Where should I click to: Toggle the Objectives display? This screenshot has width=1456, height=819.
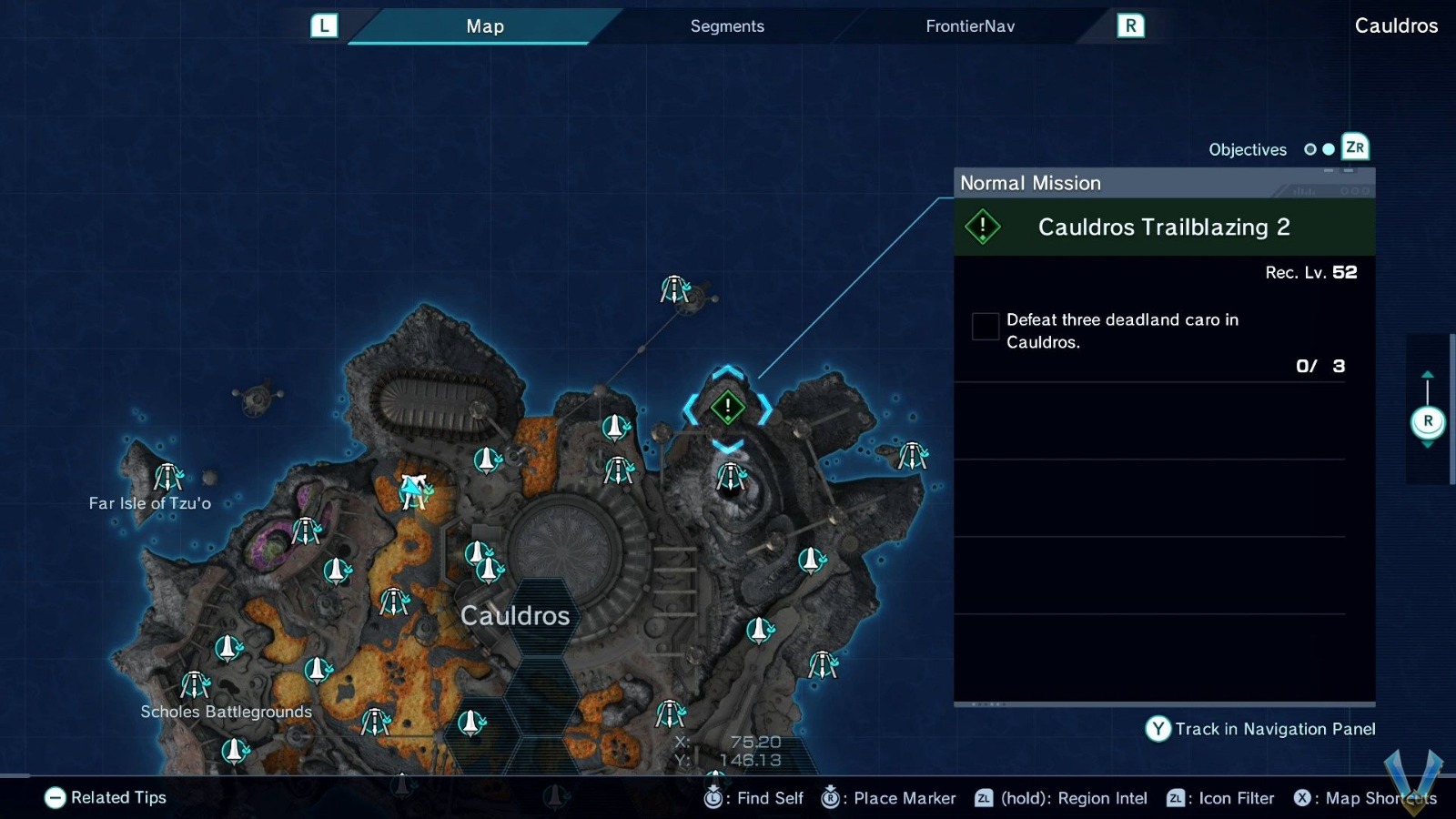pos(1247,148)
